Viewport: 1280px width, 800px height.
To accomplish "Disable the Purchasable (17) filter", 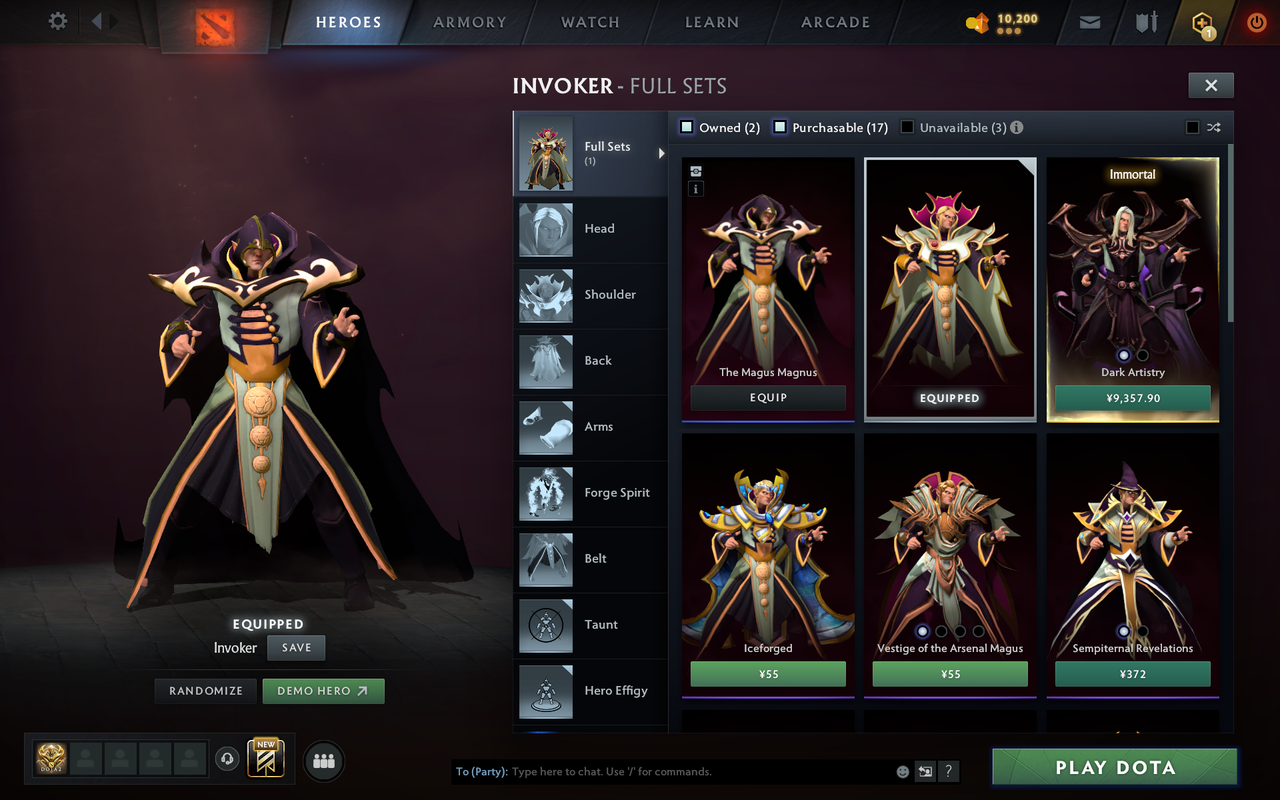I will tap(780, 127).
